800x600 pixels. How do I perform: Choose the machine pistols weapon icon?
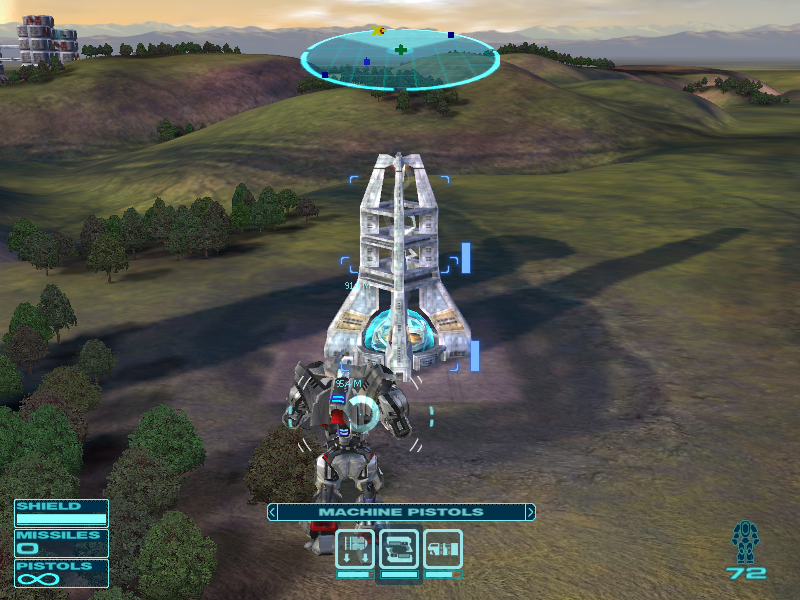coord(399,548)
